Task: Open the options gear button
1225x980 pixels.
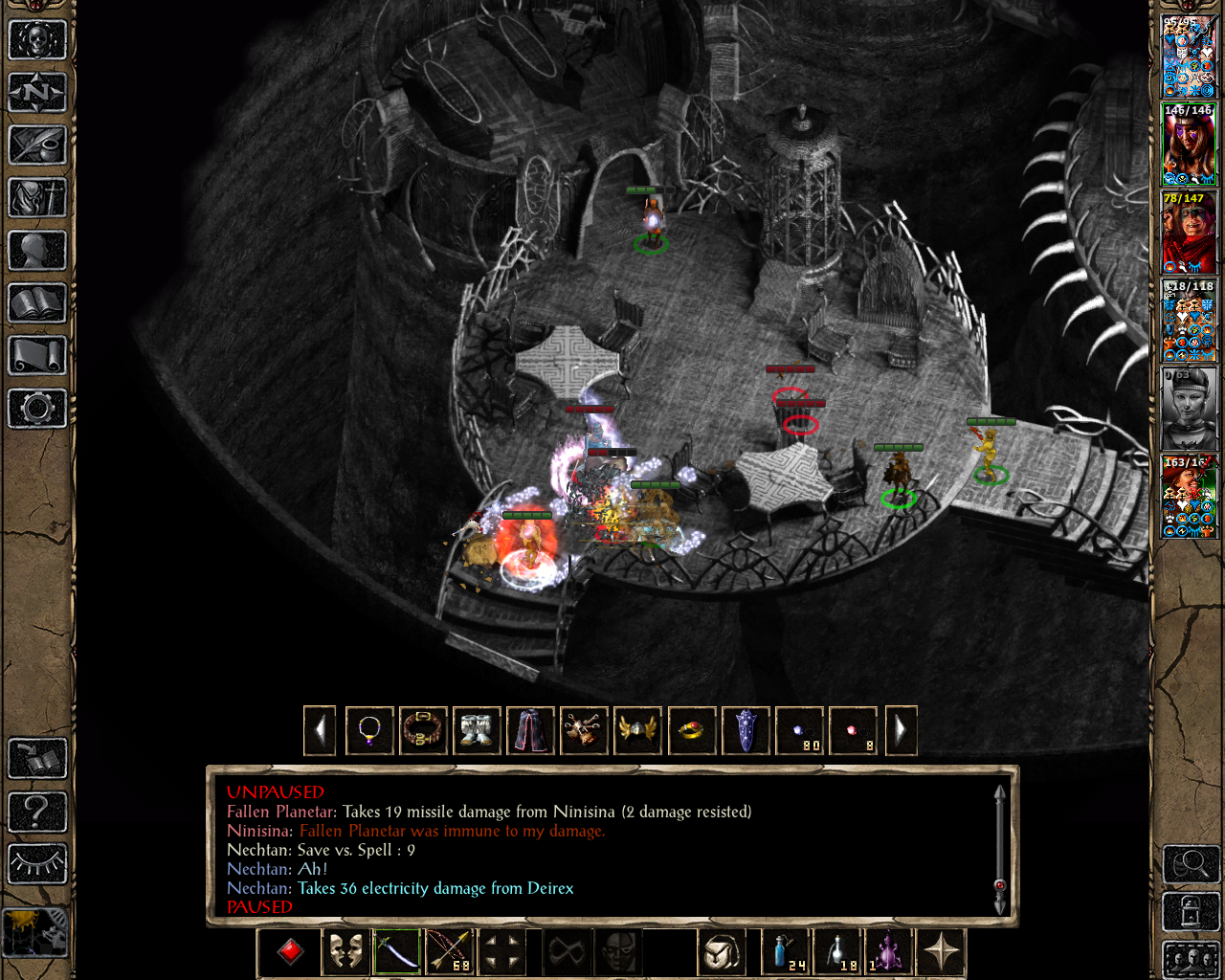Action: (36, 409)
